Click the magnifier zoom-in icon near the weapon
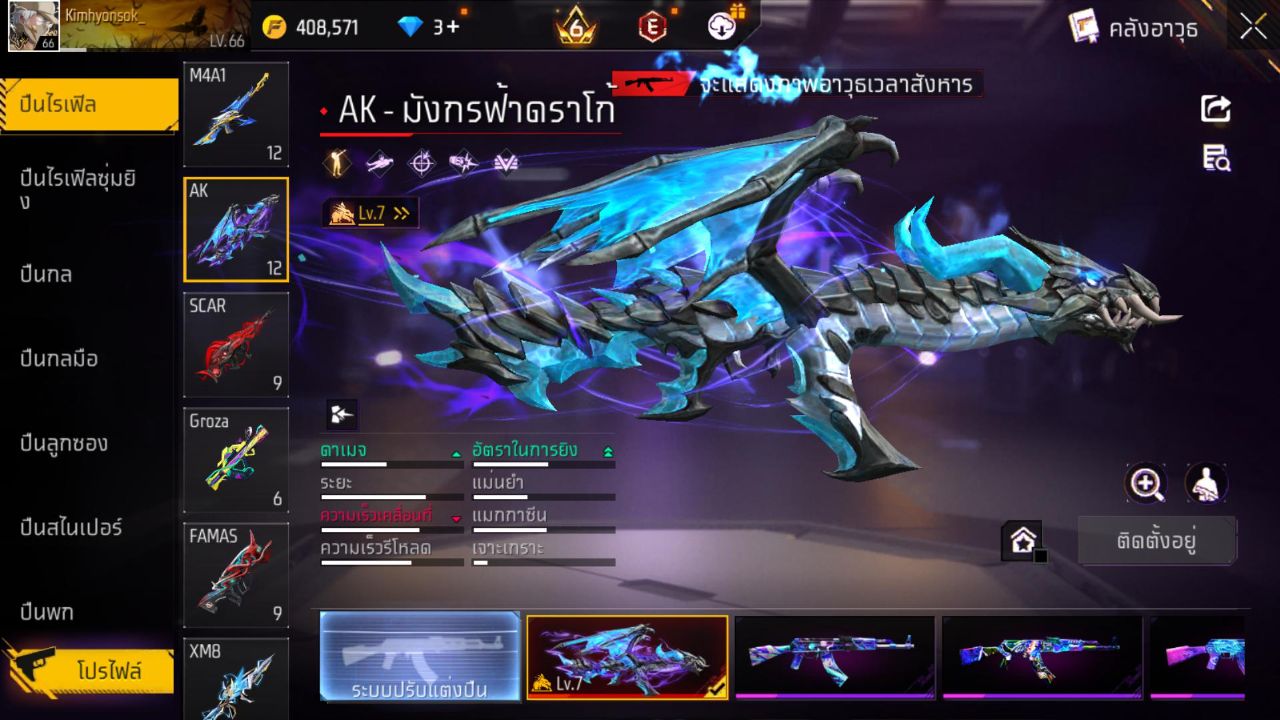1280x720 pixels. 1146,484
